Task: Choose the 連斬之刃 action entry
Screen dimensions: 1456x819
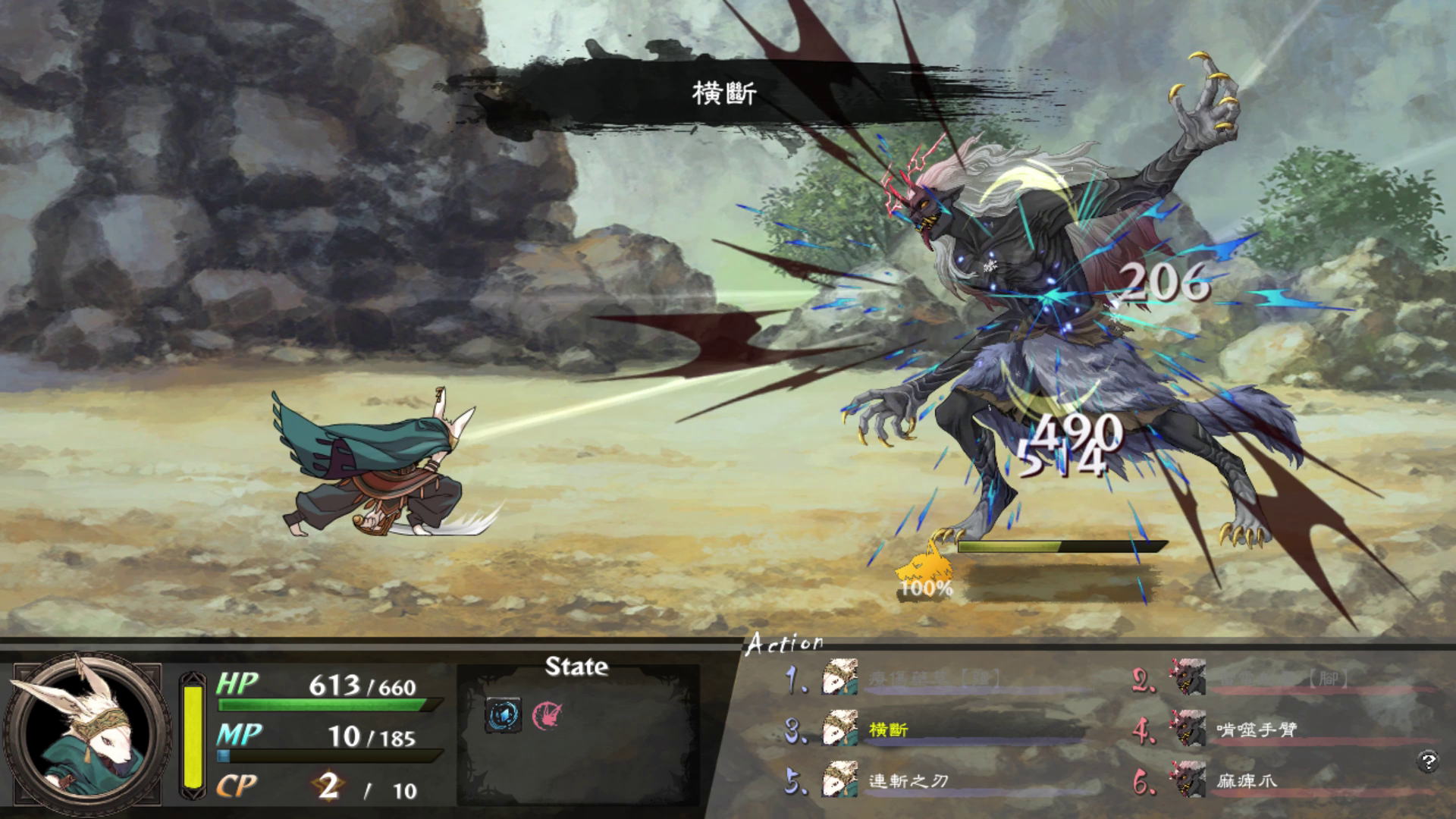Action: 908,781
